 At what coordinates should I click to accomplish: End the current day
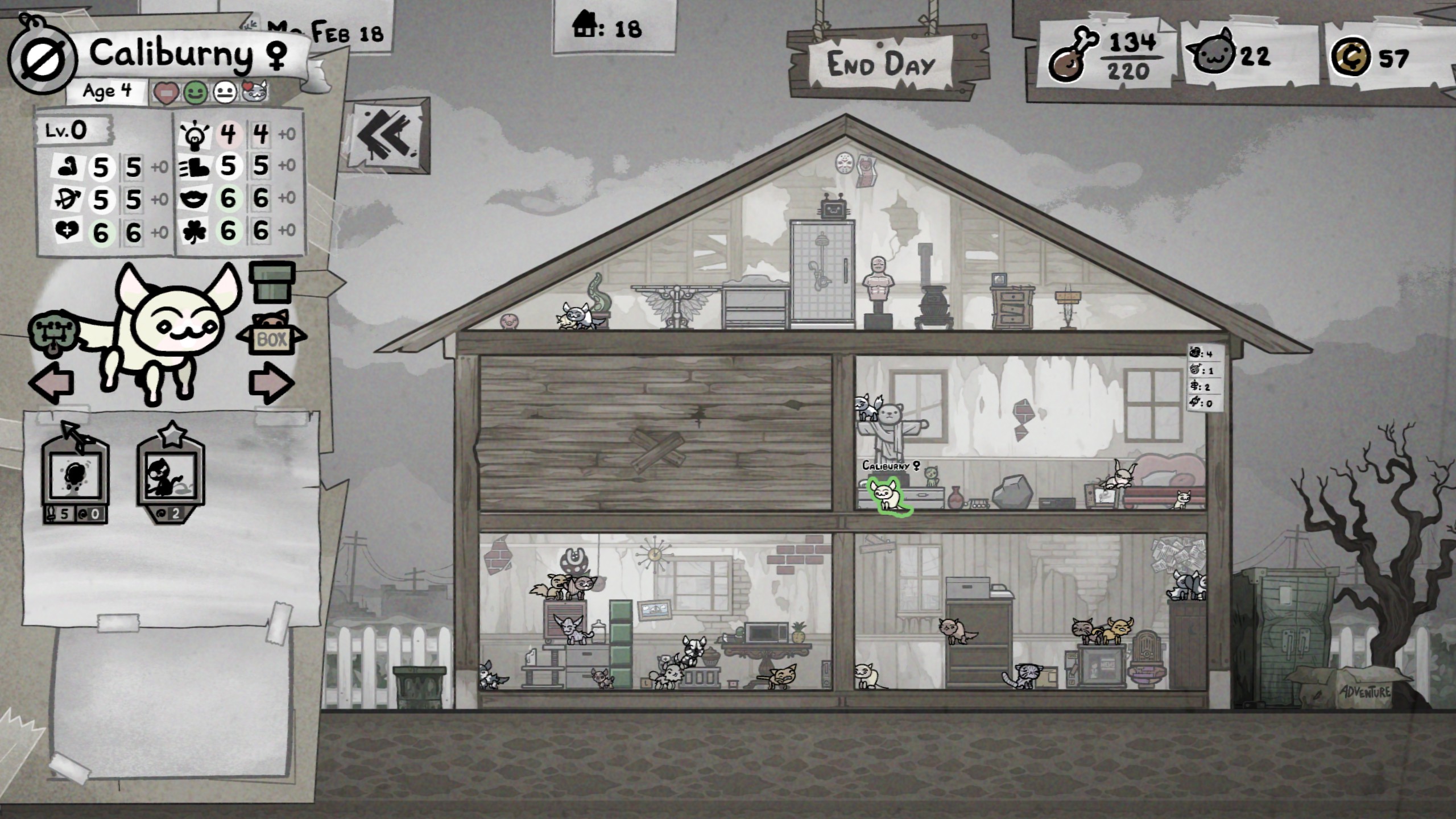pos(880,64)
